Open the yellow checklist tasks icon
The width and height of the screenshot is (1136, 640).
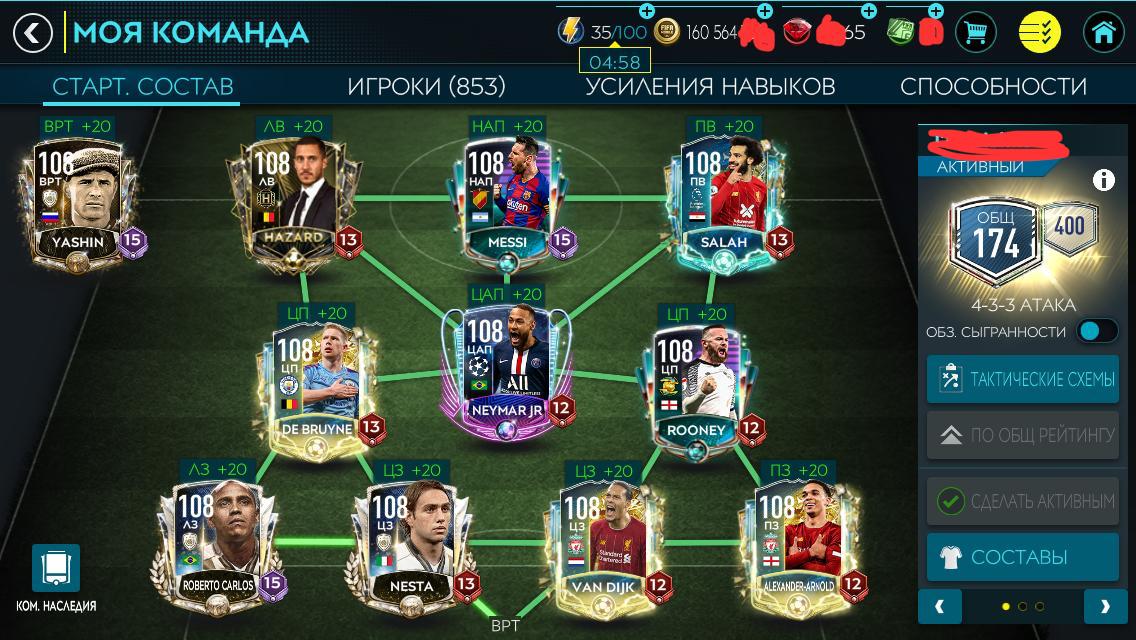[x=1039, y=33]
